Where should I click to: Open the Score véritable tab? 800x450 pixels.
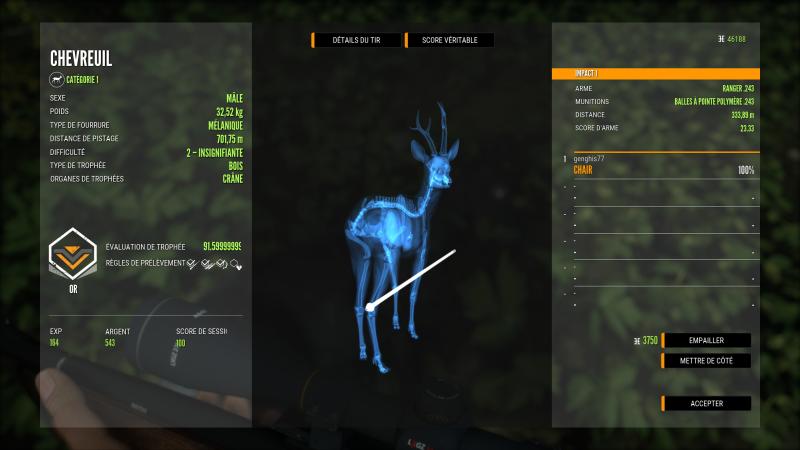click(450, 40)
